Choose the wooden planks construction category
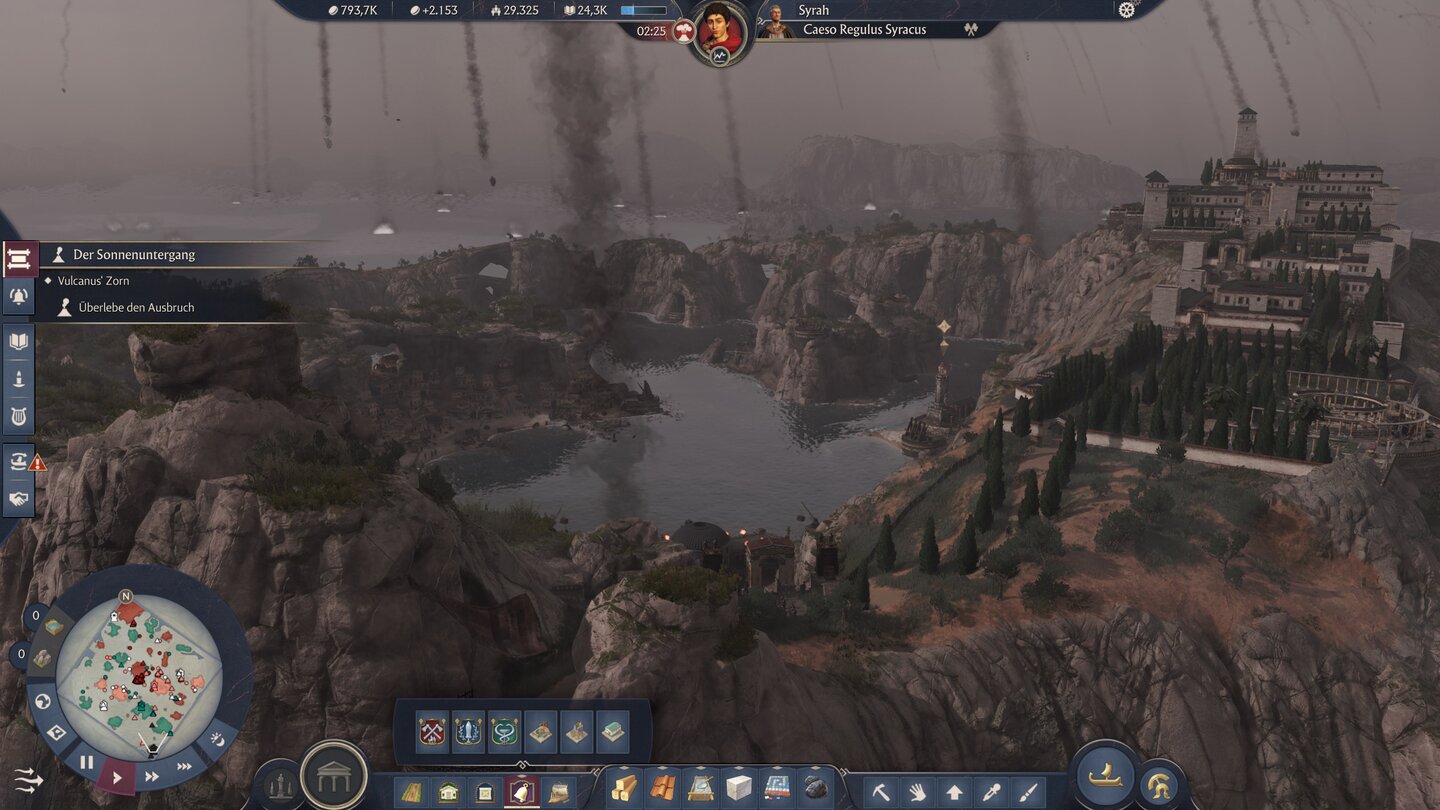Viewport: 1440px width, 810px height. (x=624, y=788)
